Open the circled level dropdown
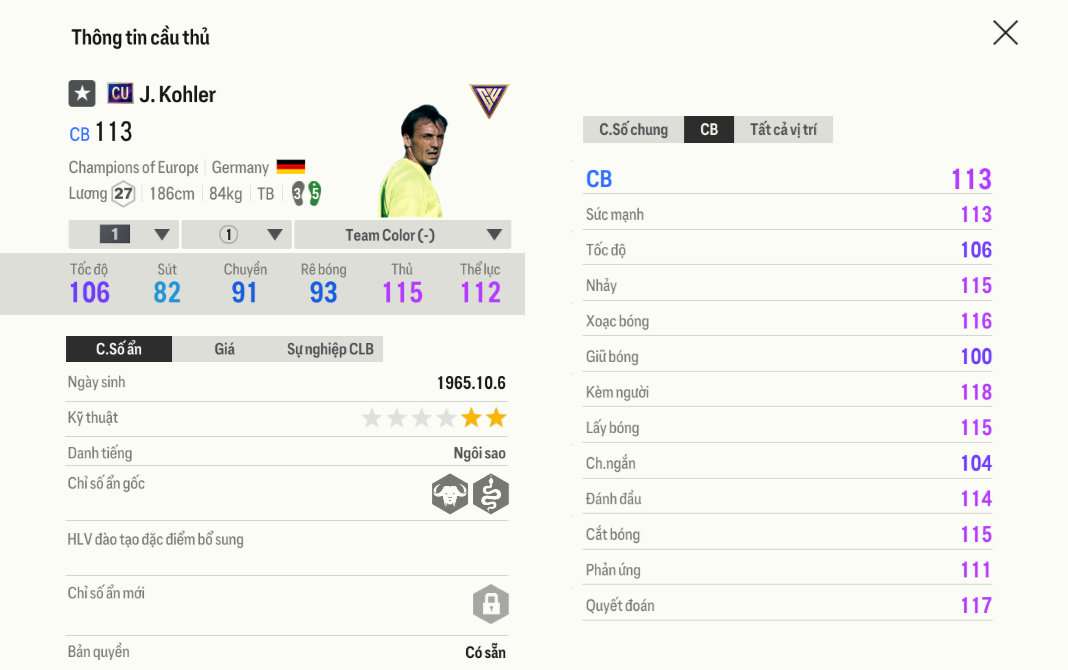The height and width of the screenshot is (670, 1068). click(x=237, y=235)
